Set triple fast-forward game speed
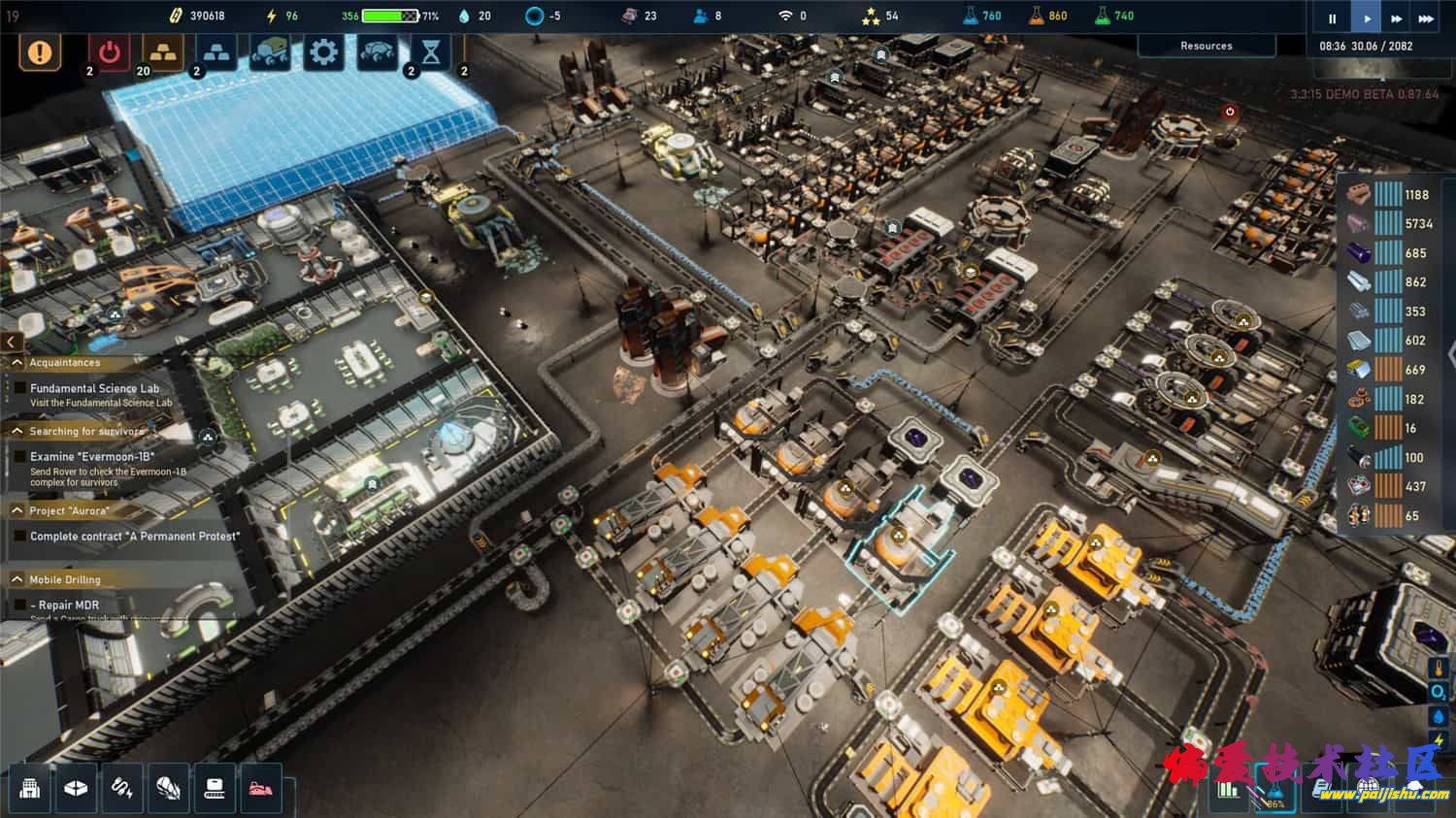This screenshot has height=818, width=1456. [1425, 18]
